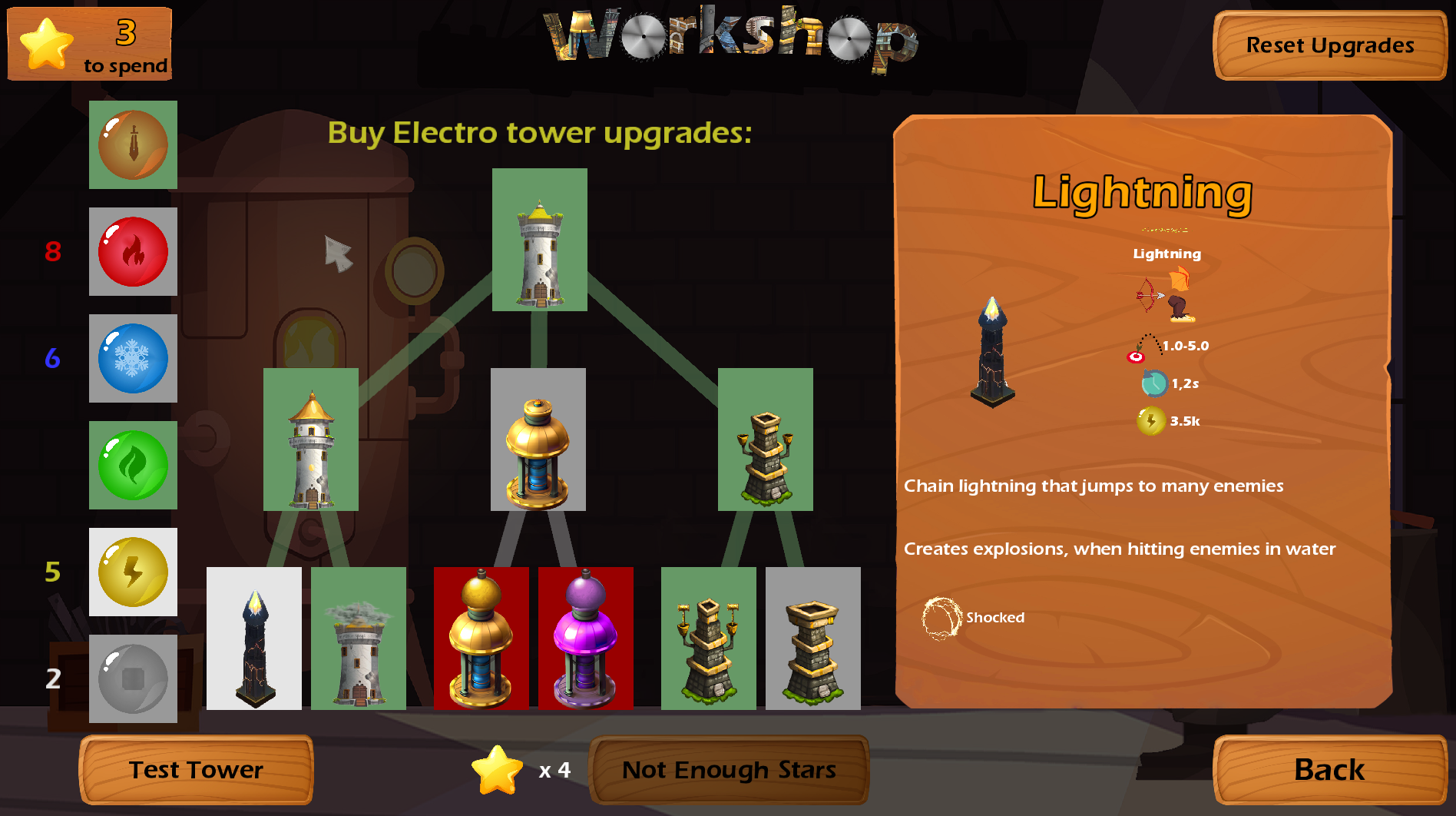The height and width of the screenshot is (816, 1456).
Task: Click the star counter in top left corner
Action: 88,44
